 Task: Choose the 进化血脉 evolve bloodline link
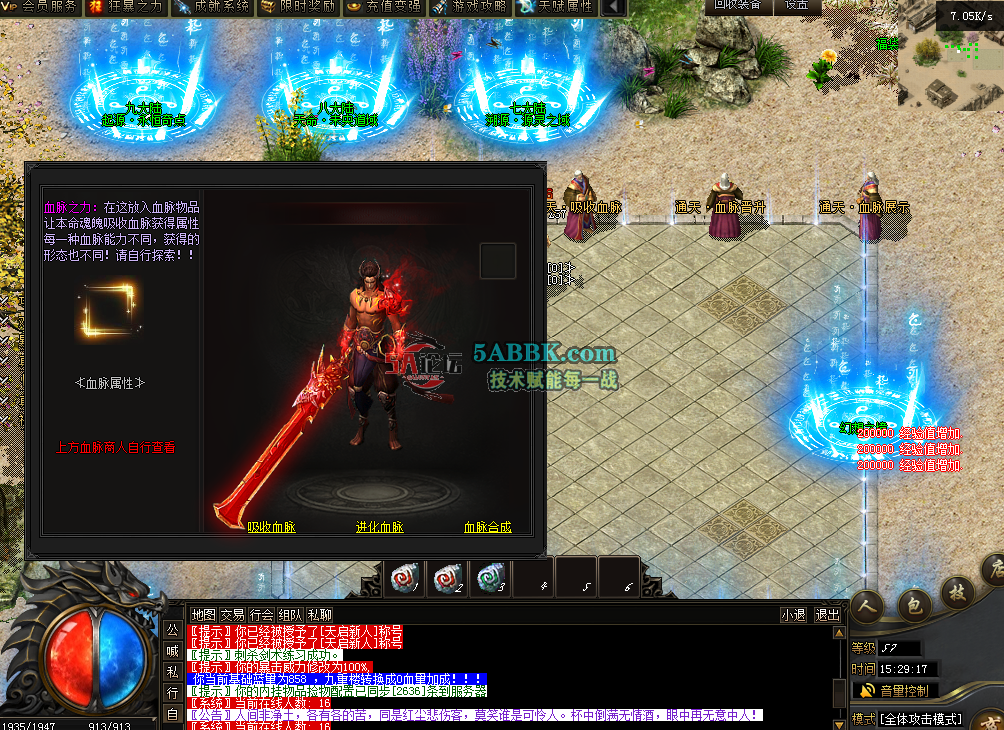(379, 527)
